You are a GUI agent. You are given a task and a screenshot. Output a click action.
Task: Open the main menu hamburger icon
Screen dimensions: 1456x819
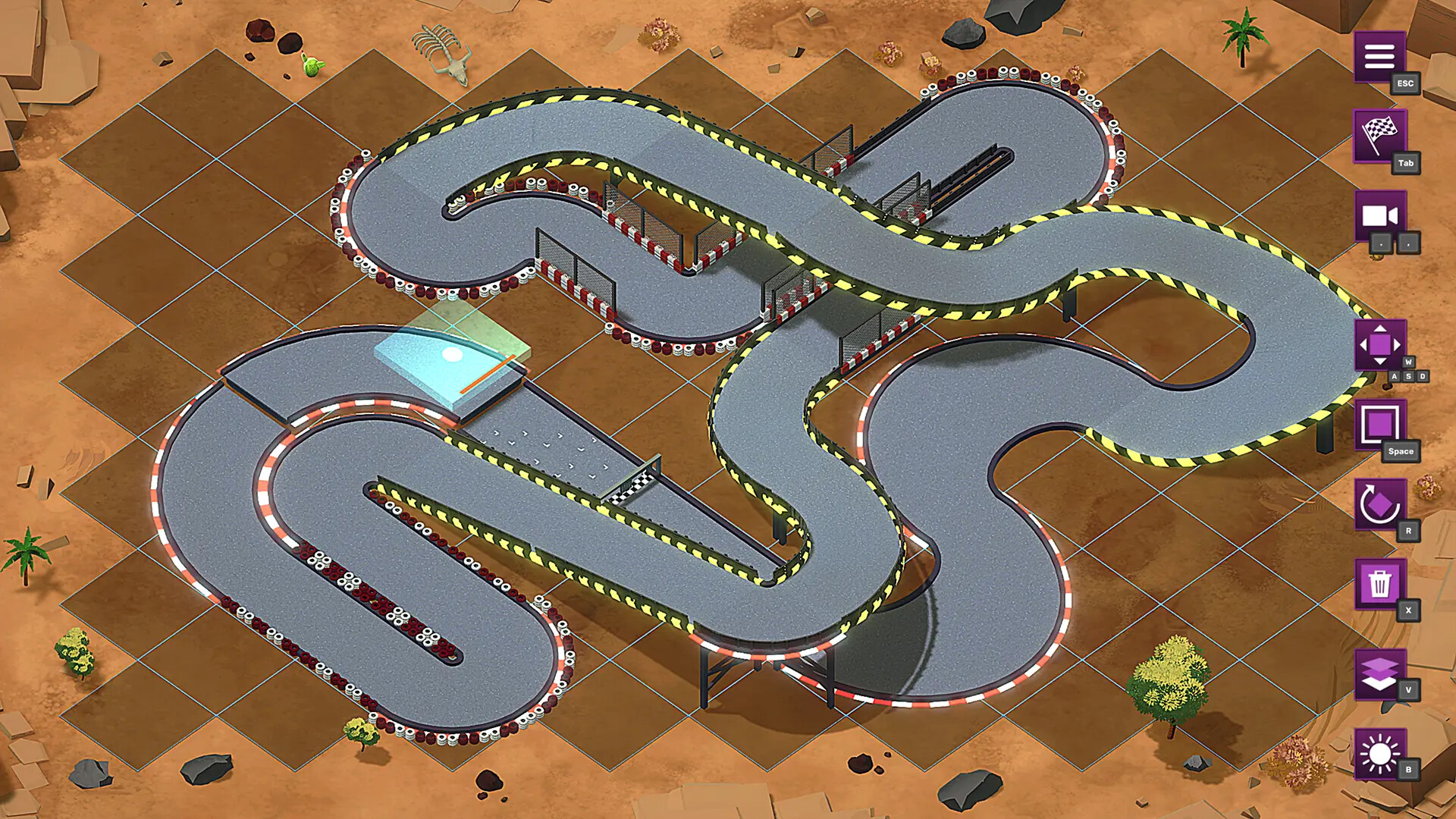[1382, 57]
